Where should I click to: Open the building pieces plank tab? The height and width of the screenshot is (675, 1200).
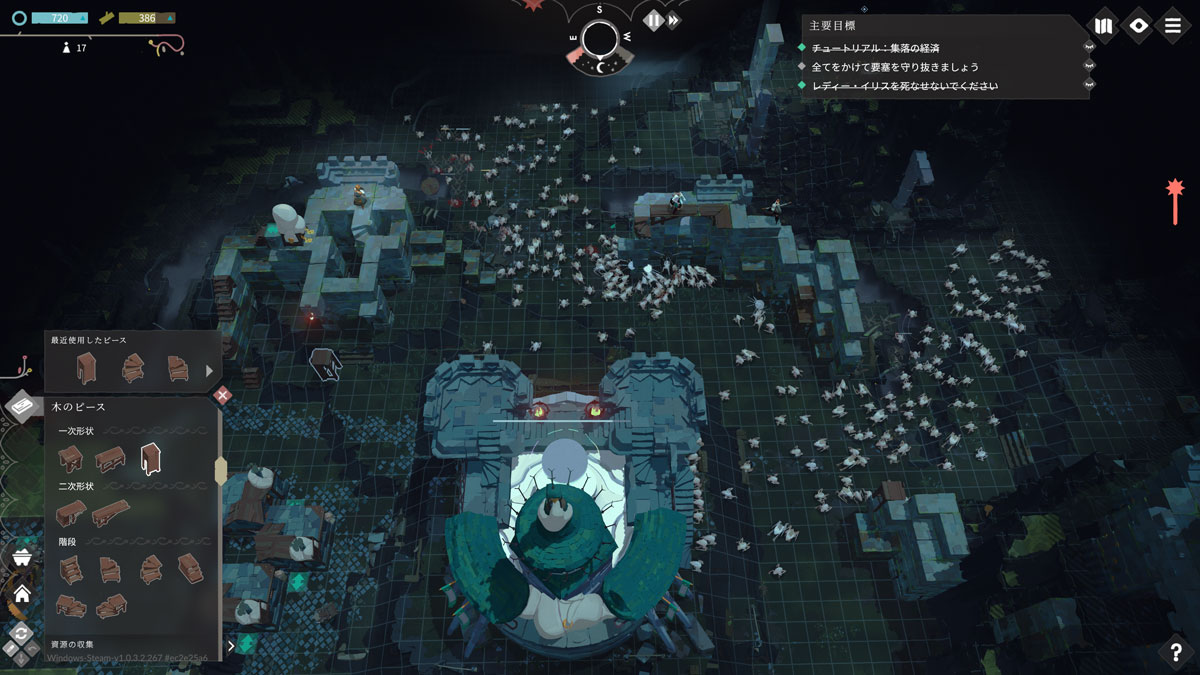pyautogui.click(x=23, y=406)
